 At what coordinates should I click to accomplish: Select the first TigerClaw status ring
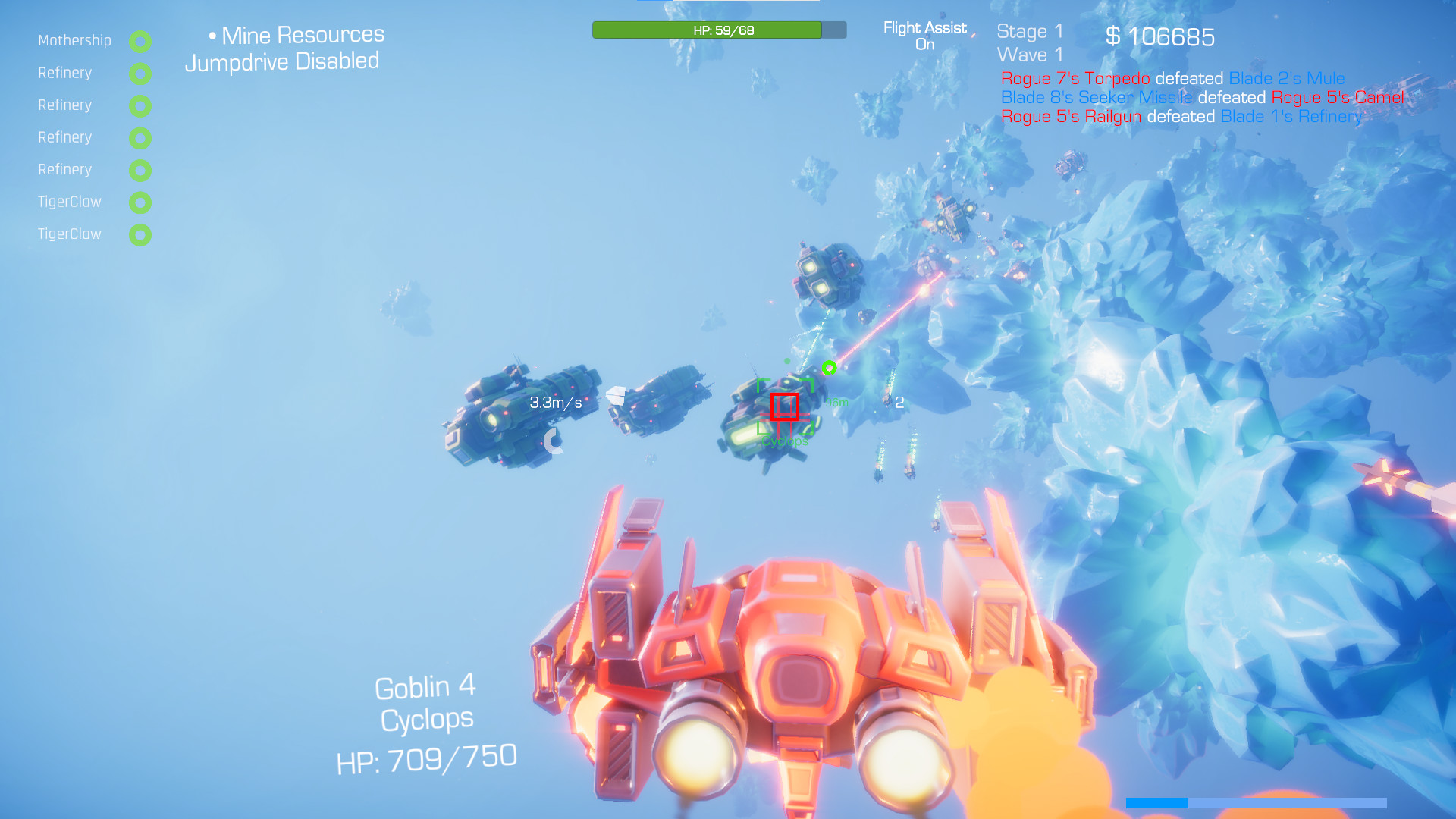pyautogui.click(x=140, y=202)
